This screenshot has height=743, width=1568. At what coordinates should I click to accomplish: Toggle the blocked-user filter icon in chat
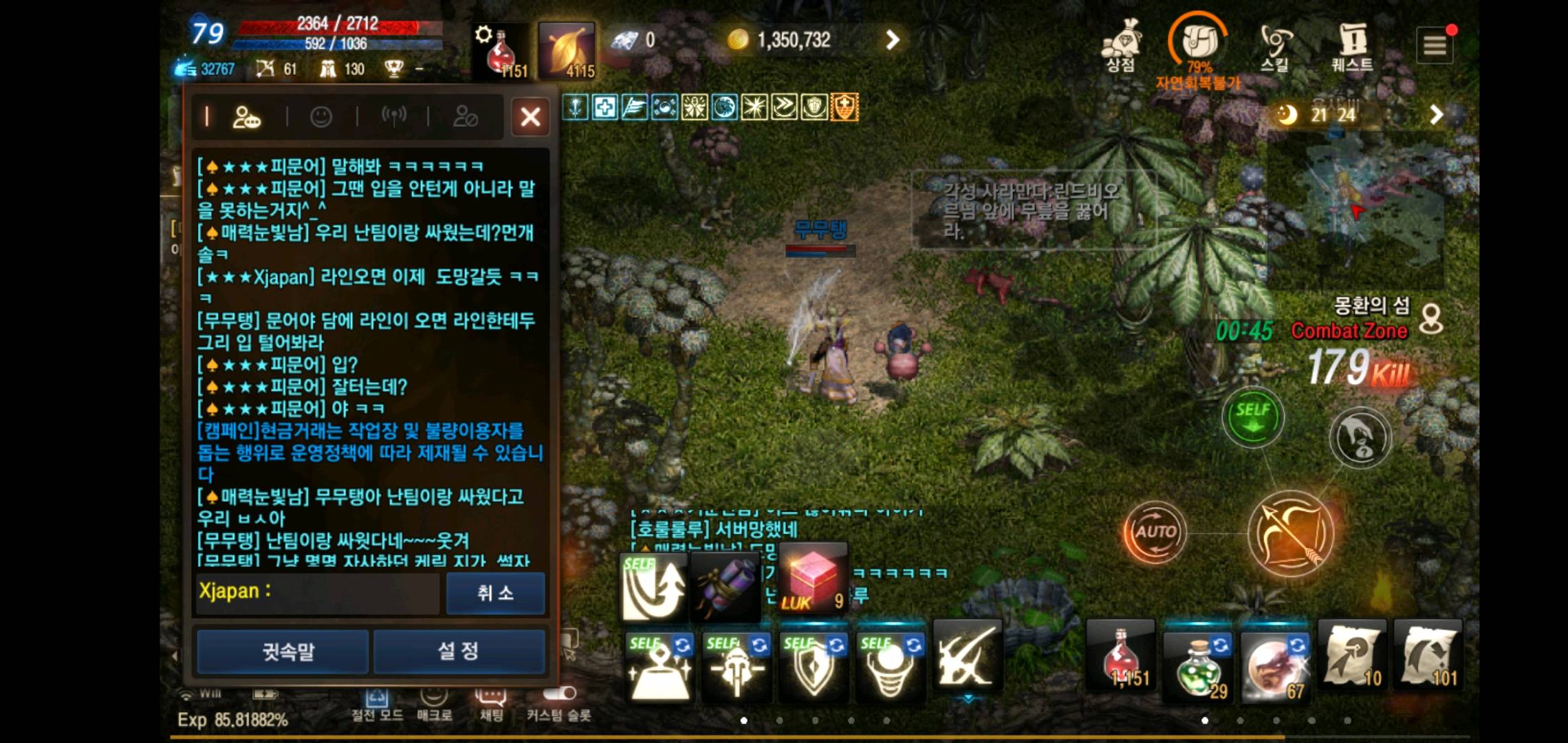click(x=467, y=117)
